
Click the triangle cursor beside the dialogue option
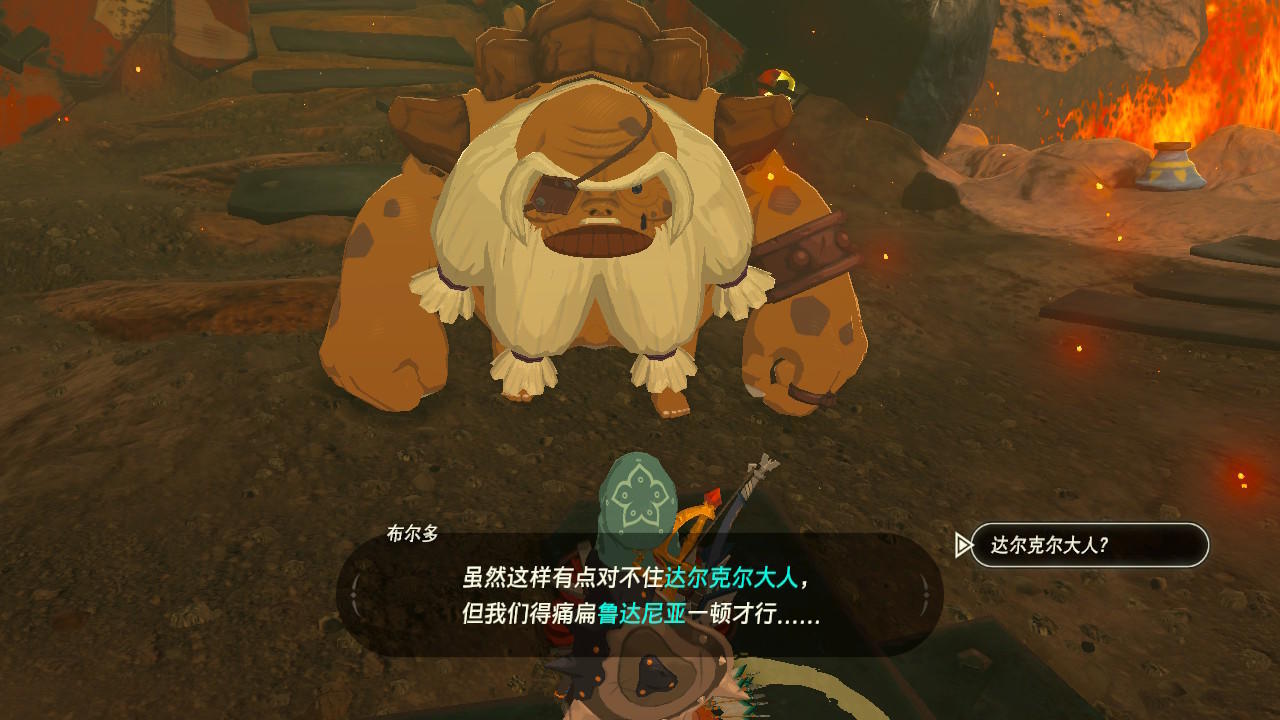click(x=963, y=544)
